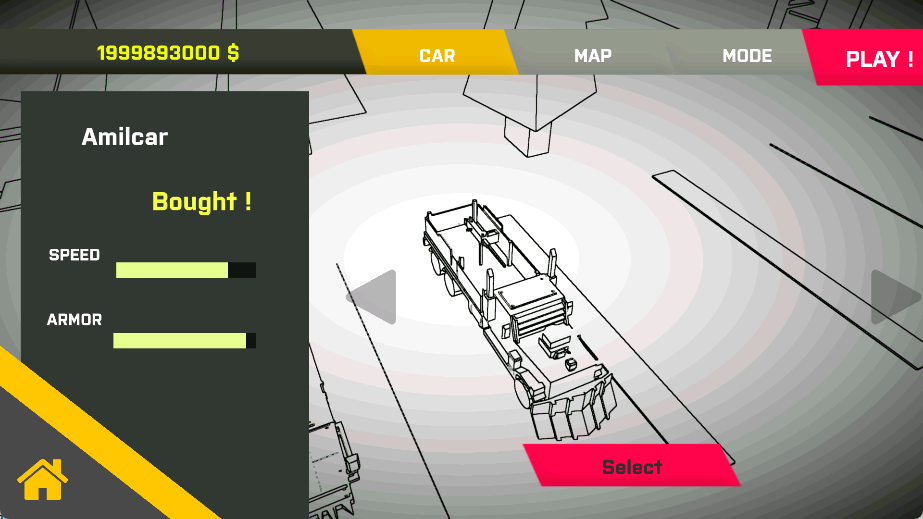Select the Amilcar vehicle
Screen dimensions: 923x519
(x=632, y=467)
